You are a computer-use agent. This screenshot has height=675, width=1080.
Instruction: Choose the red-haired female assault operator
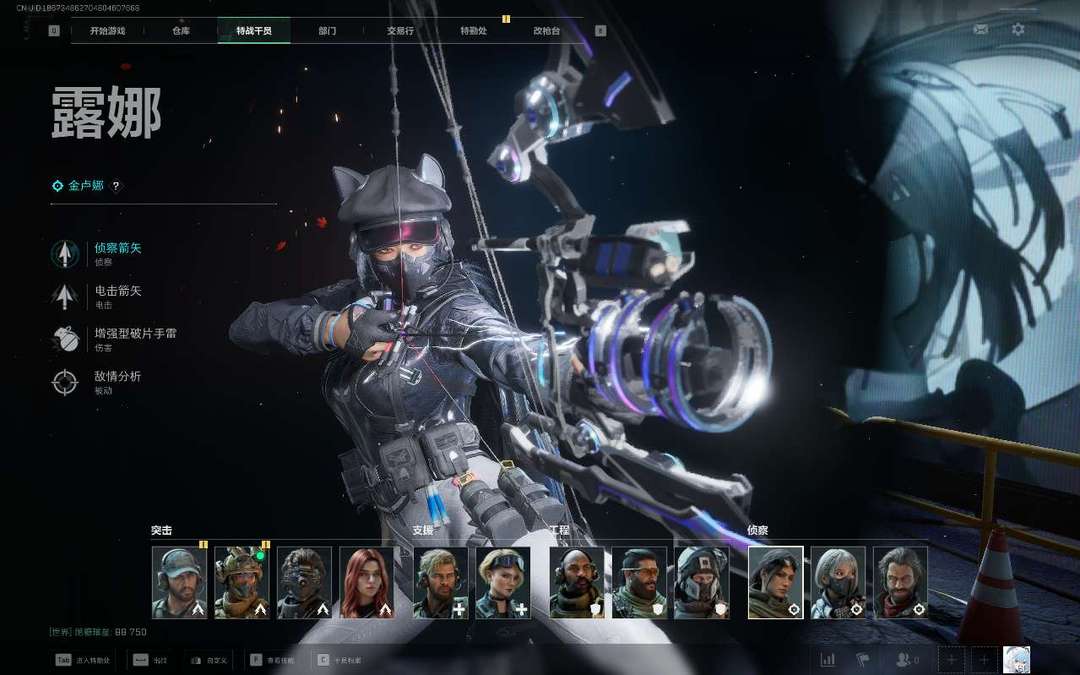[x=367, y=582]
